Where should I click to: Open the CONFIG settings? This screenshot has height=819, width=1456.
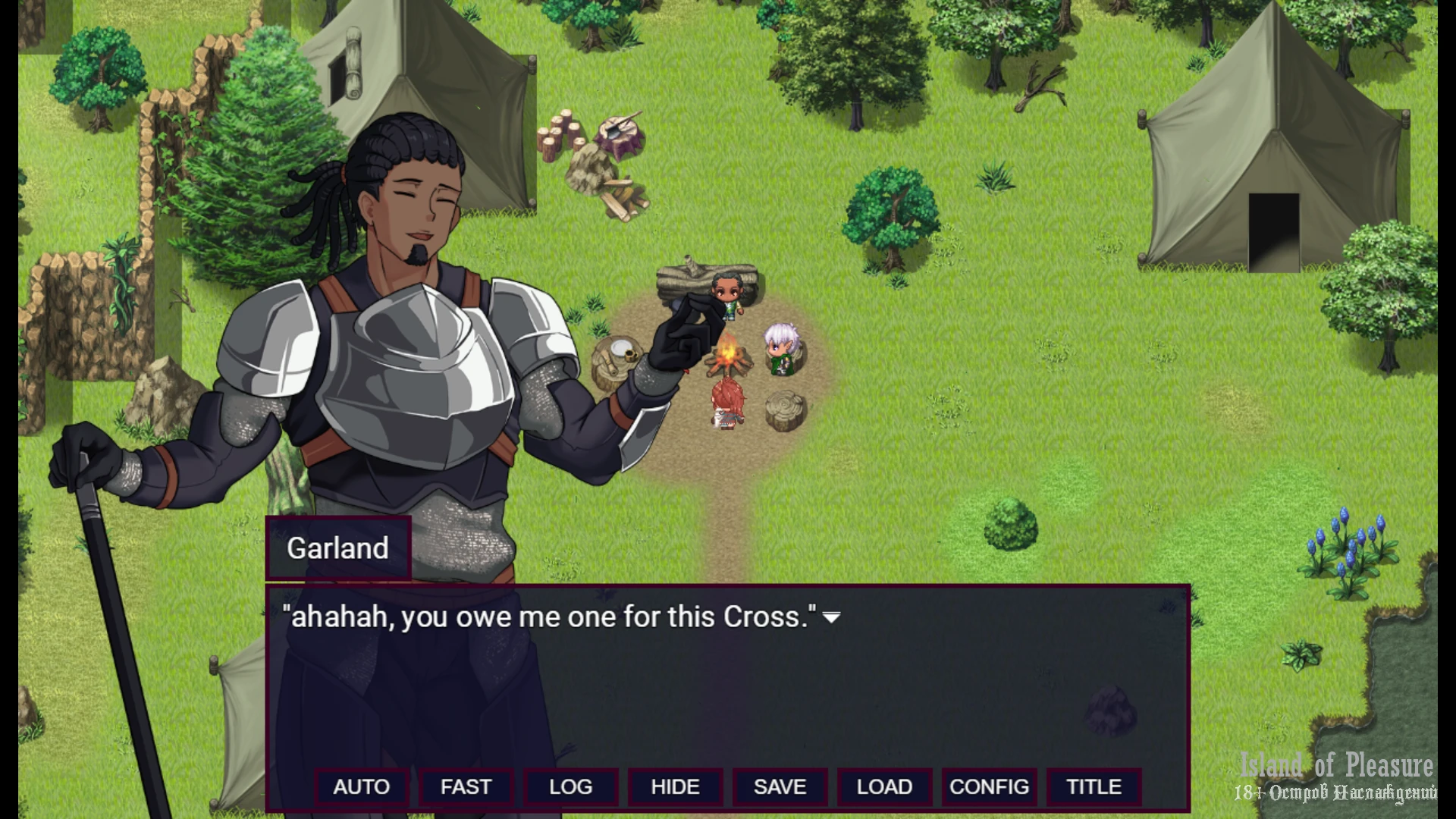(x=990, y=787)
